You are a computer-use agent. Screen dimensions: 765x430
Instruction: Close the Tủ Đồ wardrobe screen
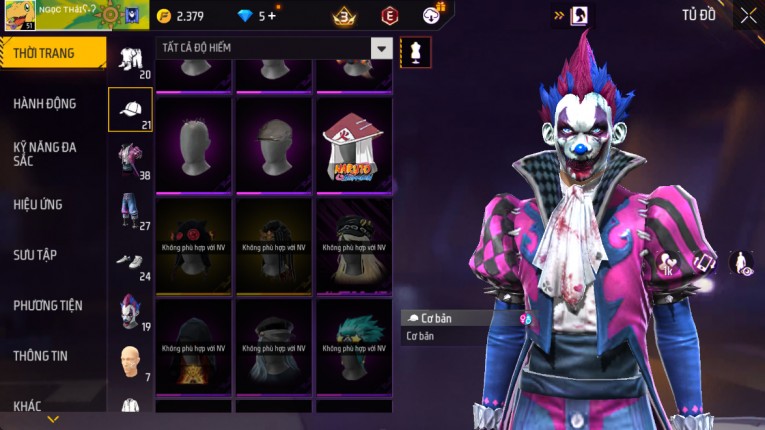748,15
